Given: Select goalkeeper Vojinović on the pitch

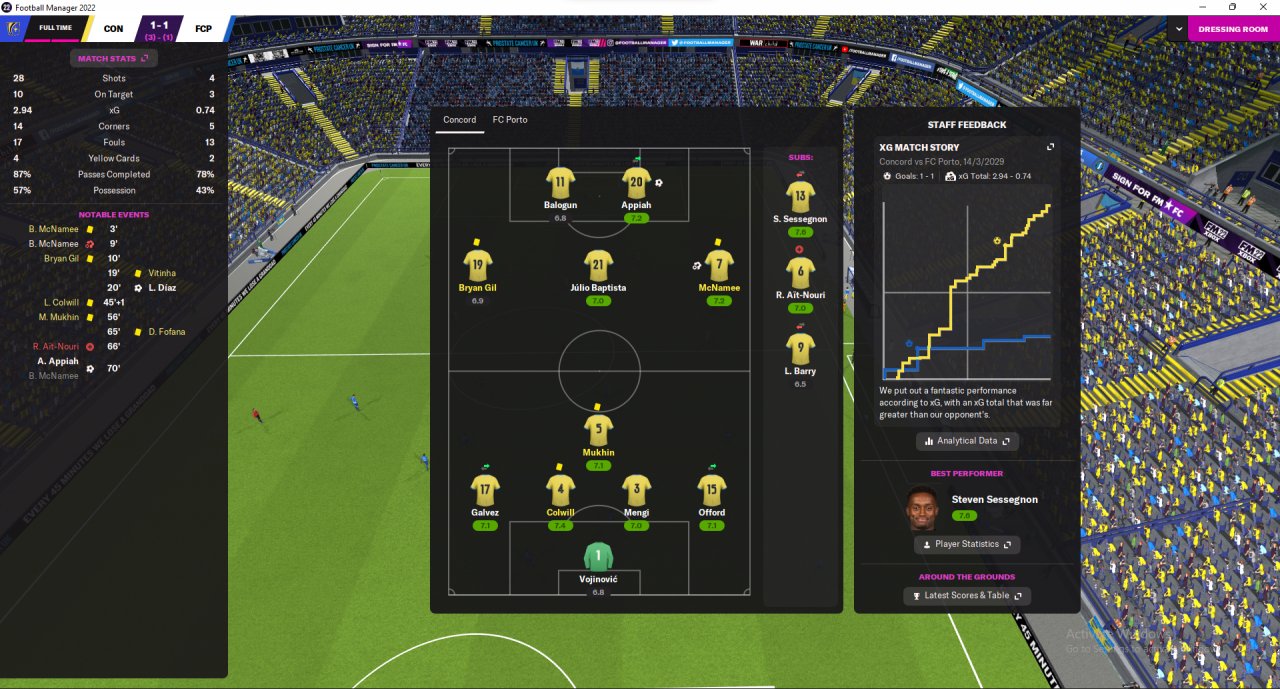Looking at the screenshot, I should pos(598,558).
